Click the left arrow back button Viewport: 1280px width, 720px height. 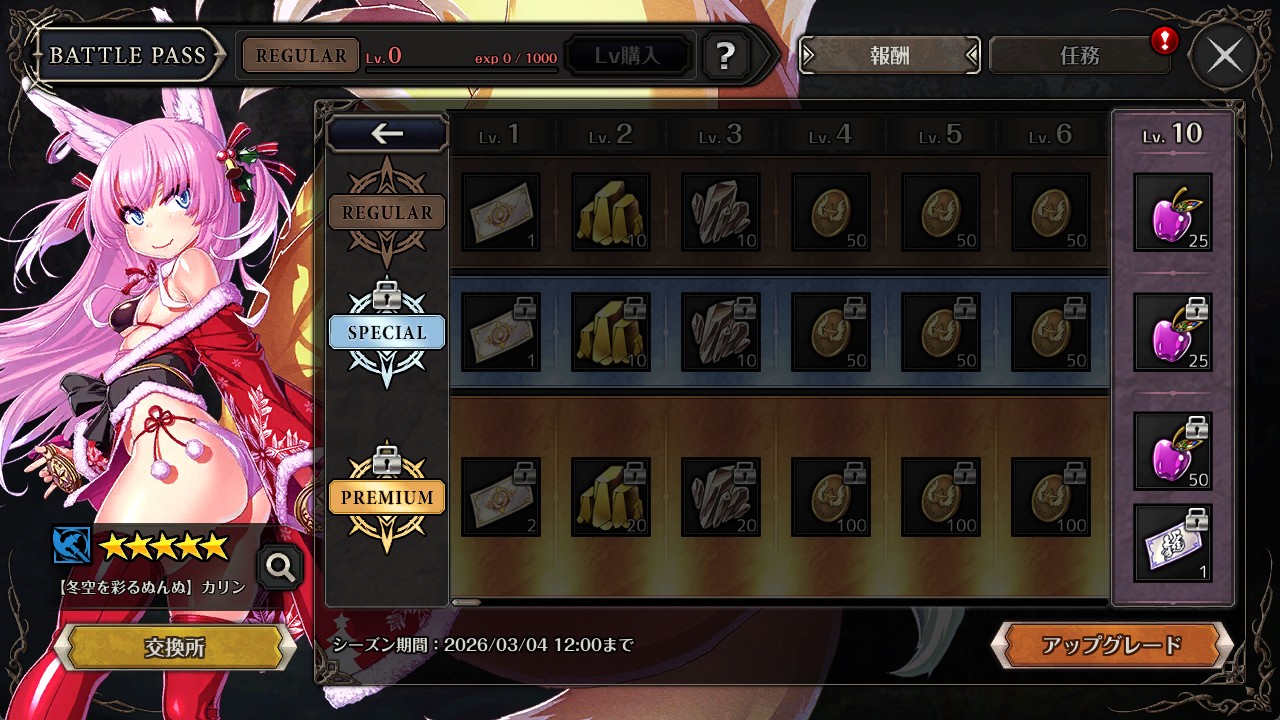point(387,133)
